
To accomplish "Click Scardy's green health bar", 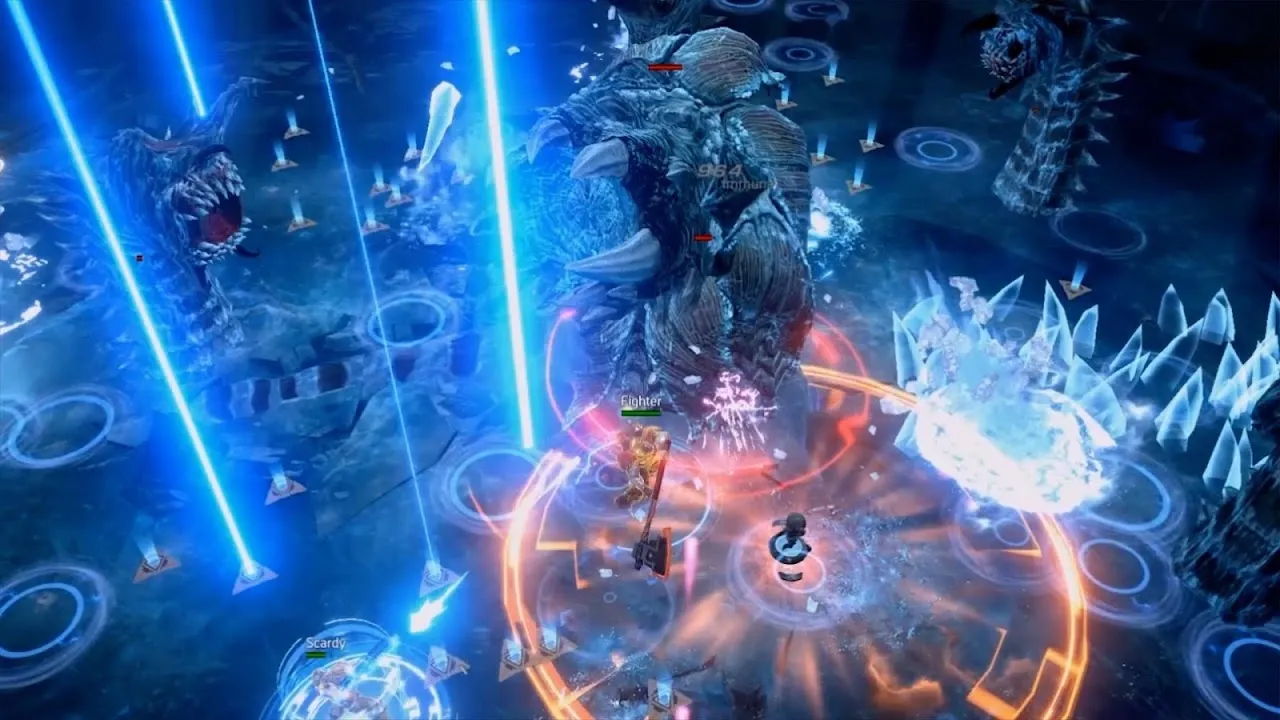I will tap(315, 655).
